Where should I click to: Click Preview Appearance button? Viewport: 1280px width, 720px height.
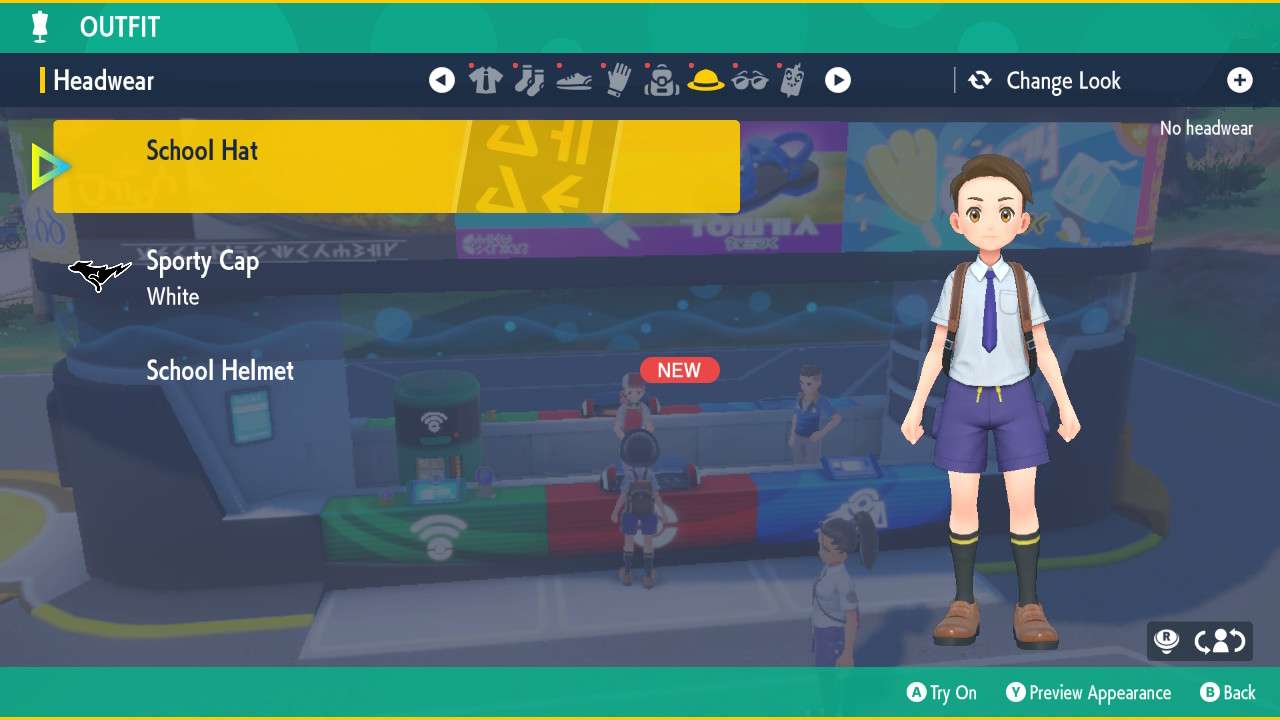click(1089, 692)
